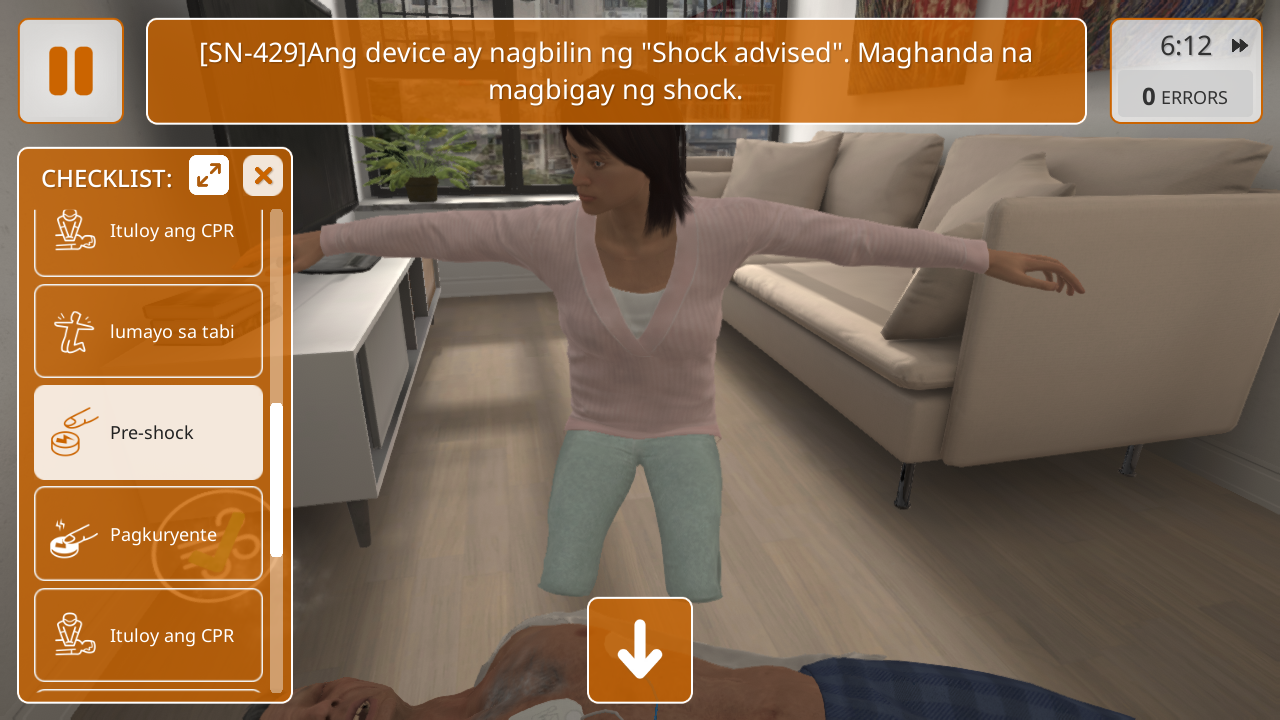The width and height of the screenshot is (1280, 720).
Task: Expand the checklist panel
Action: point(209,176)
